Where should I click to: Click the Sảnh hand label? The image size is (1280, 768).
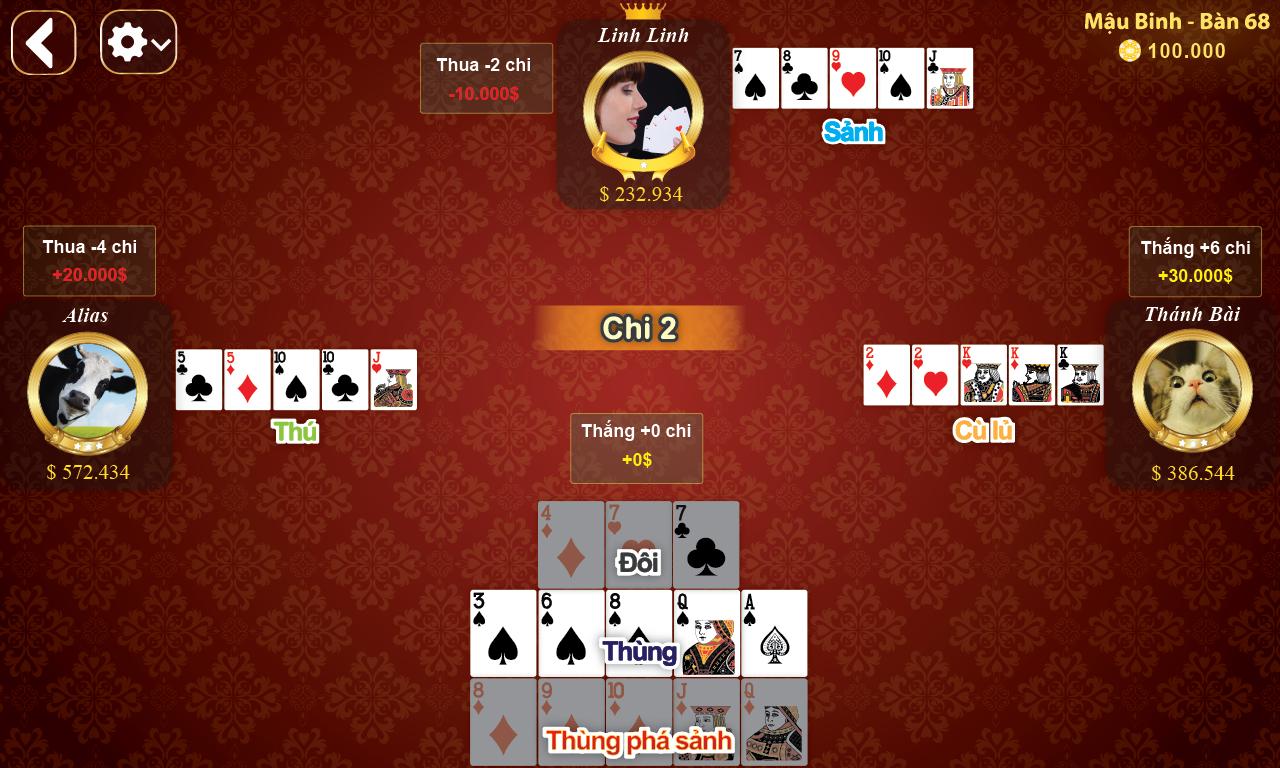click(x=854, y=131)
